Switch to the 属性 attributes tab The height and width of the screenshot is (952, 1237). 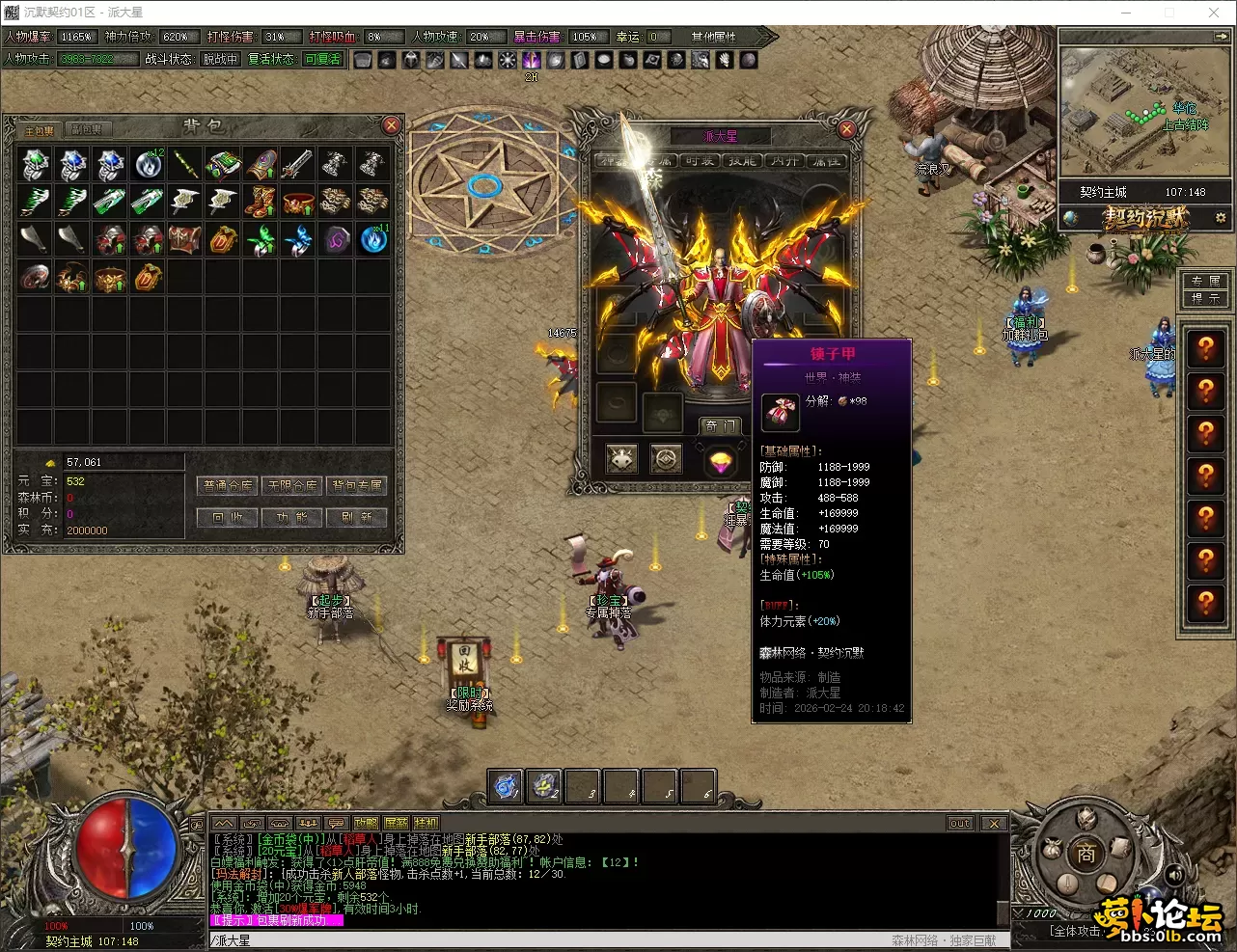pos(826,161)
